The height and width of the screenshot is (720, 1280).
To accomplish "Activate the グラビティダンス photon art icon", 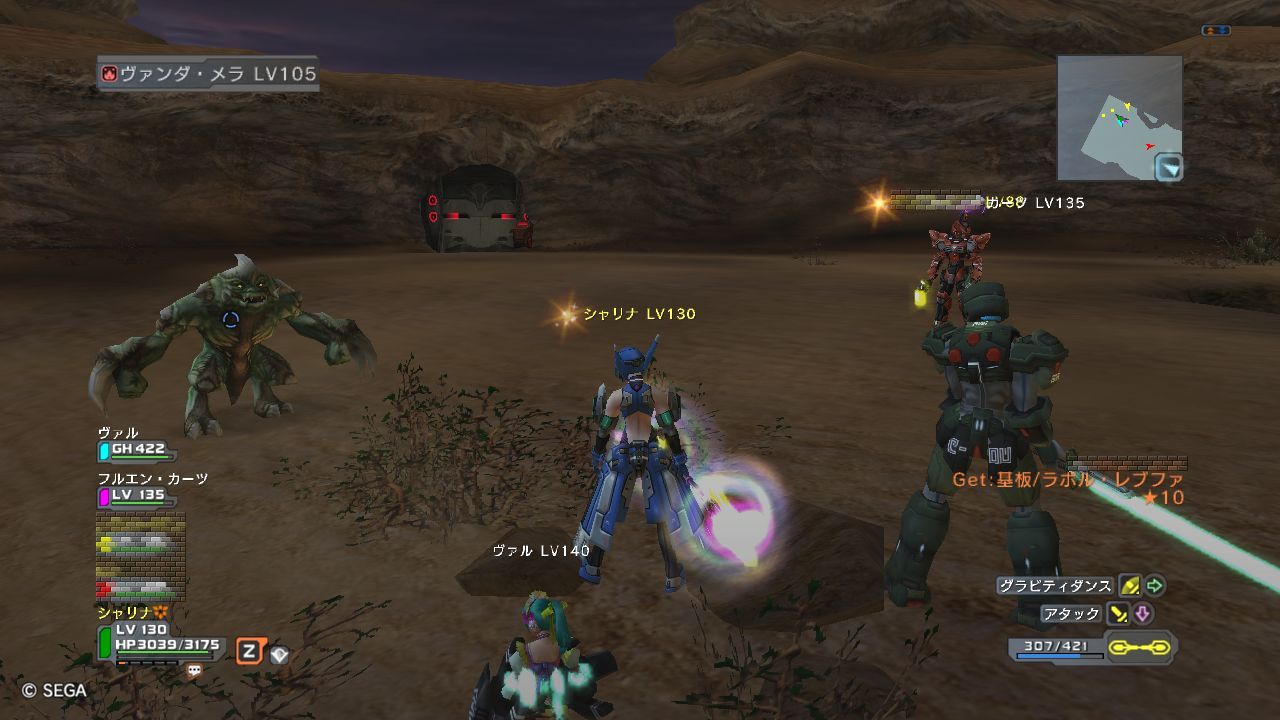I will (1130, 586).
